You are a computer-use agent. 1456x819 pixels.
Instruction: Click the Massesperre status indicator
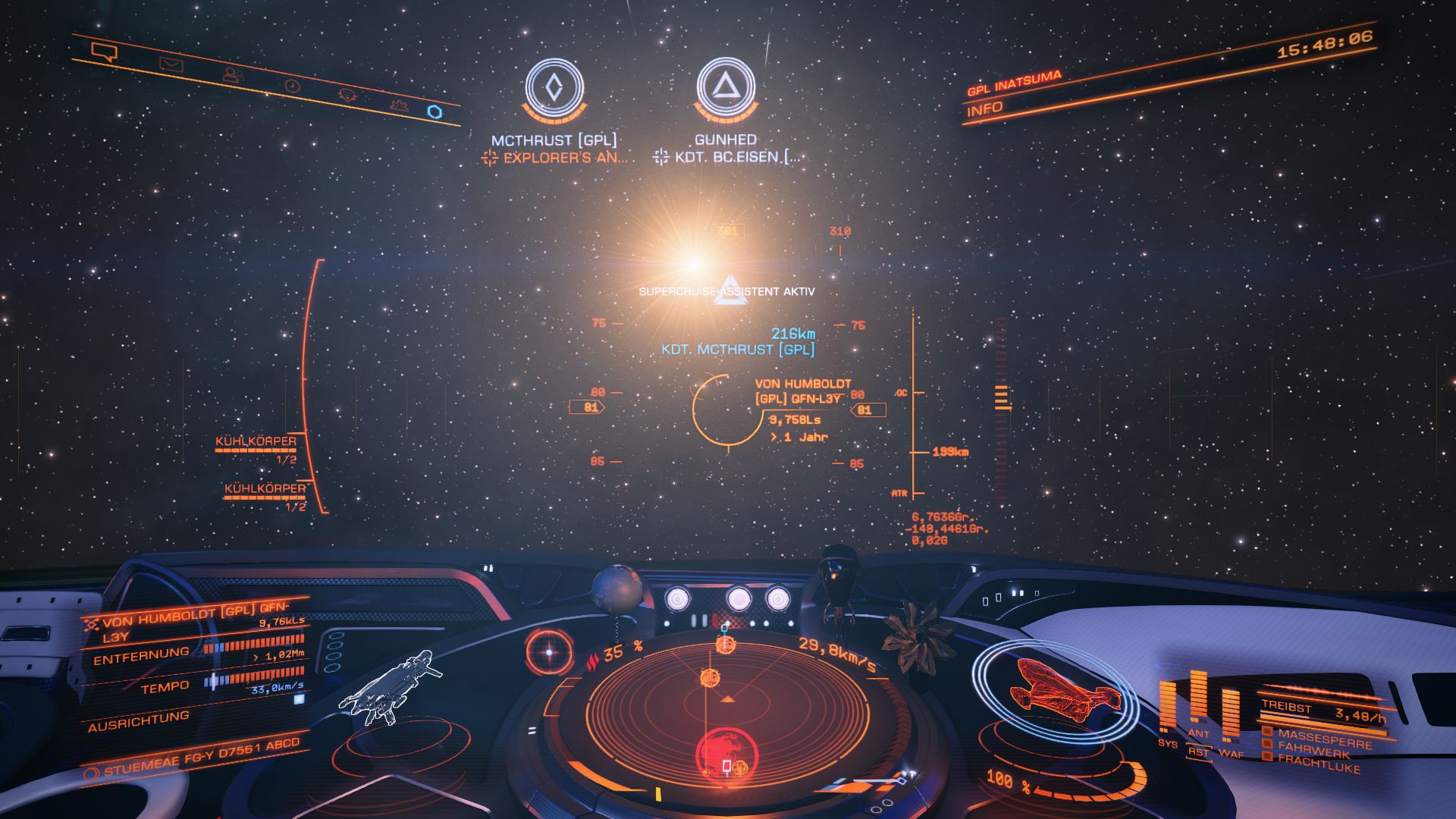click(1324, 739)
